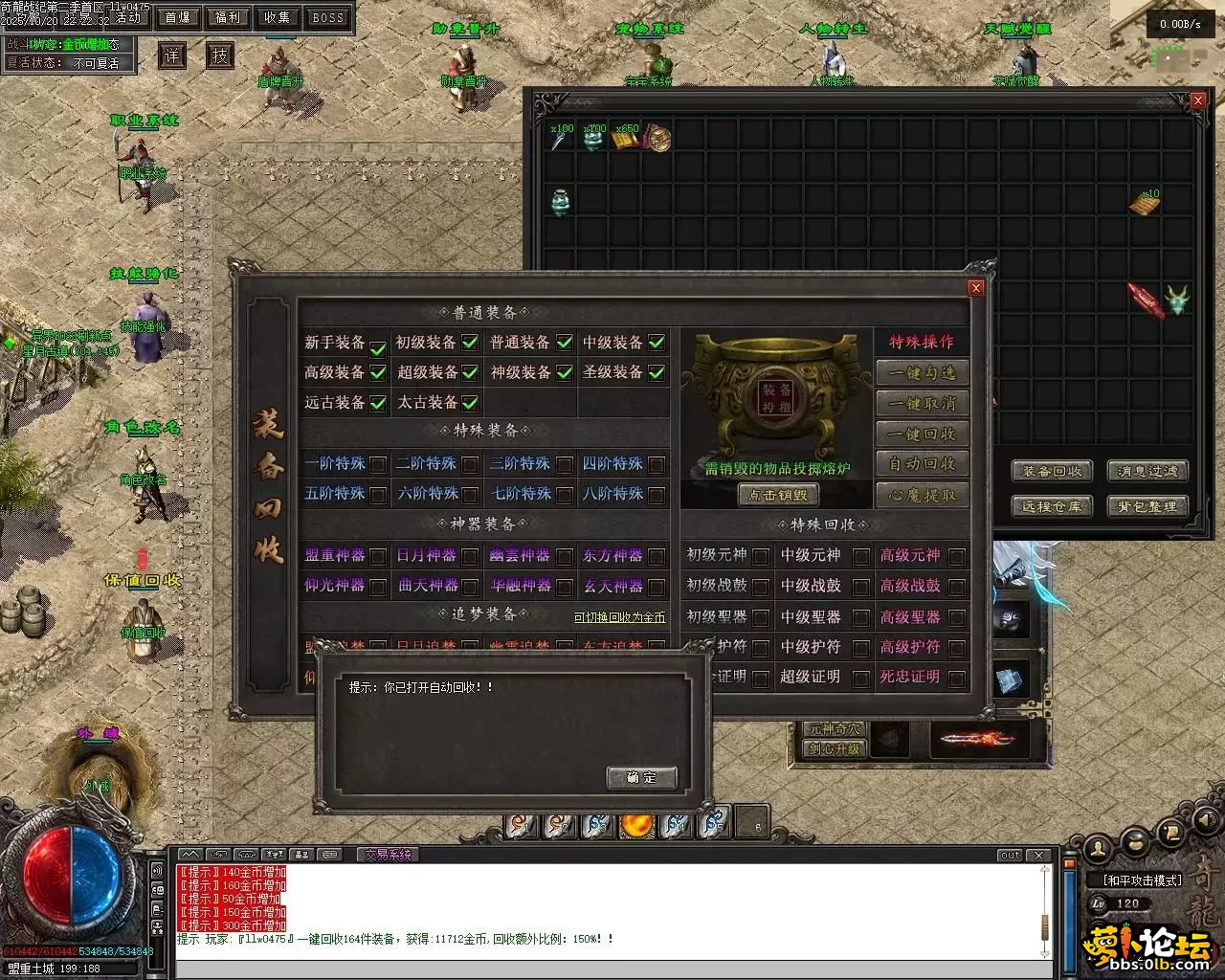
Task: Open the 消息过滤 message filter
Action: (1147, 471)
